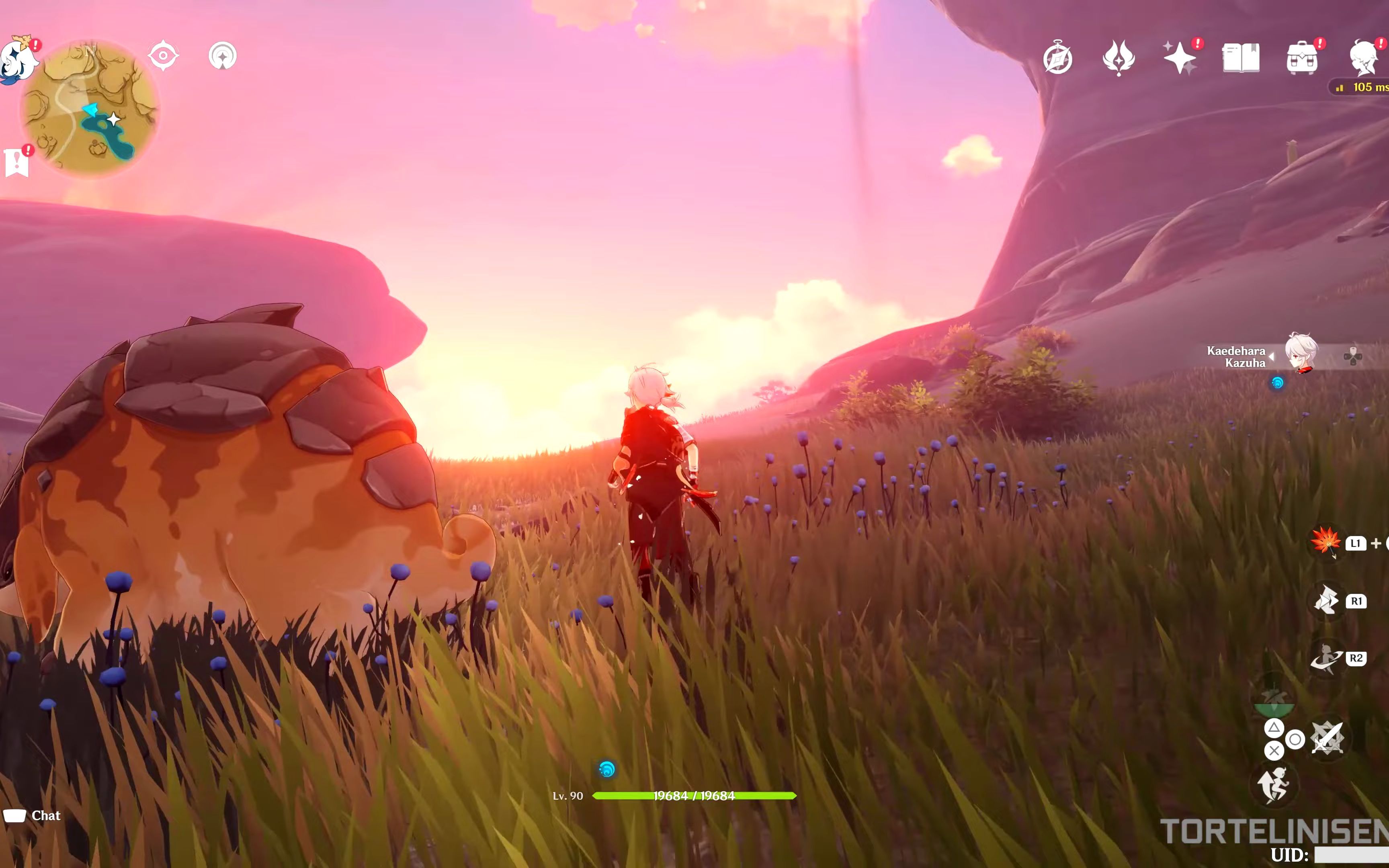Trigger the sprint dash icon
The image size is (1389, 868).
tap(1326, 658)
